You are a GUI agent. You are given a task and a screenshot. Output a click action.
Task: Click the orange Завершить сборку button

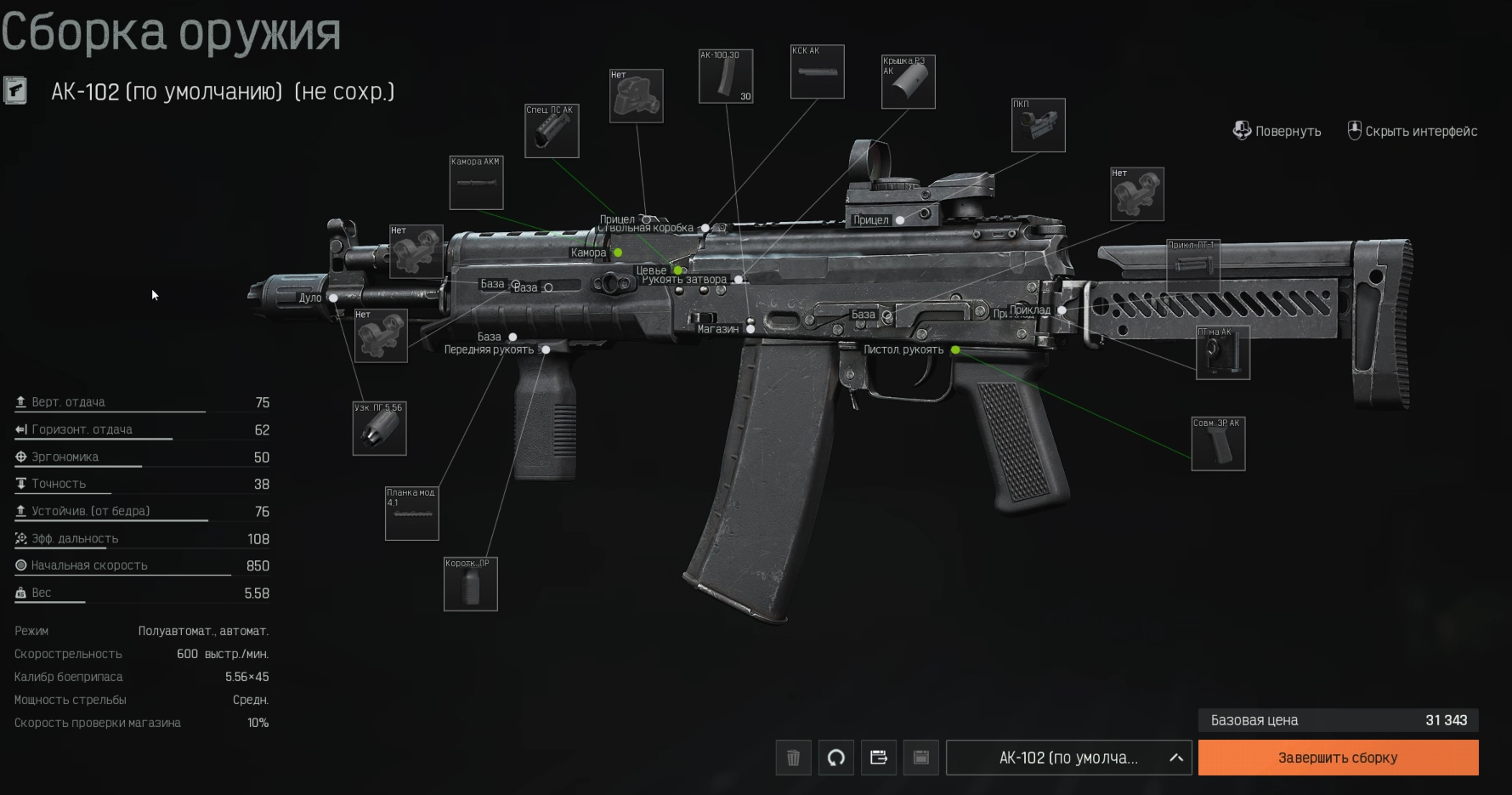click(x=1338, y=758)
